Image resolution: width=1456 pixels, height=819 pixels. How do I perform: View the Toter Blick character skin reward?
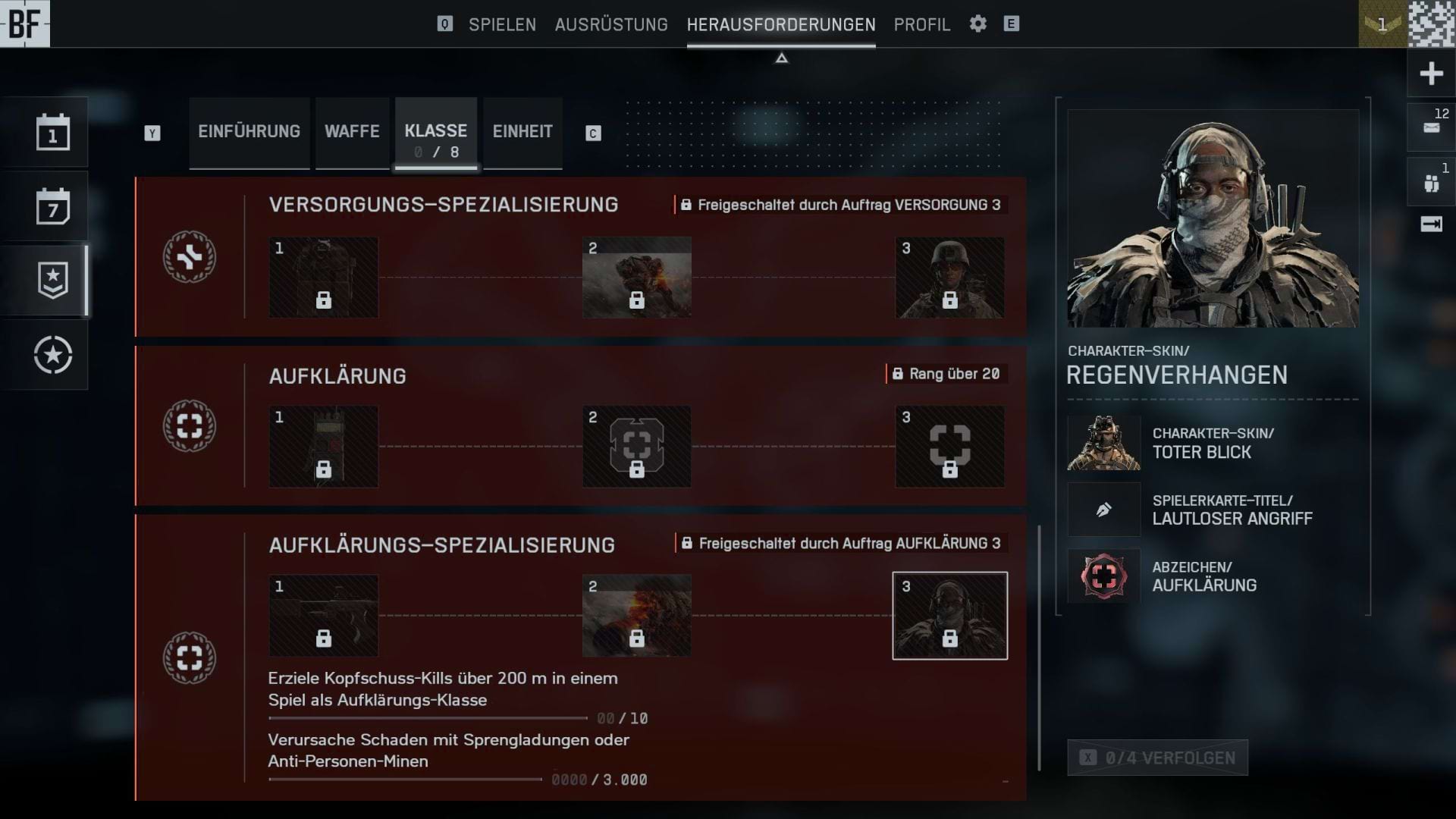(1201, 443)
